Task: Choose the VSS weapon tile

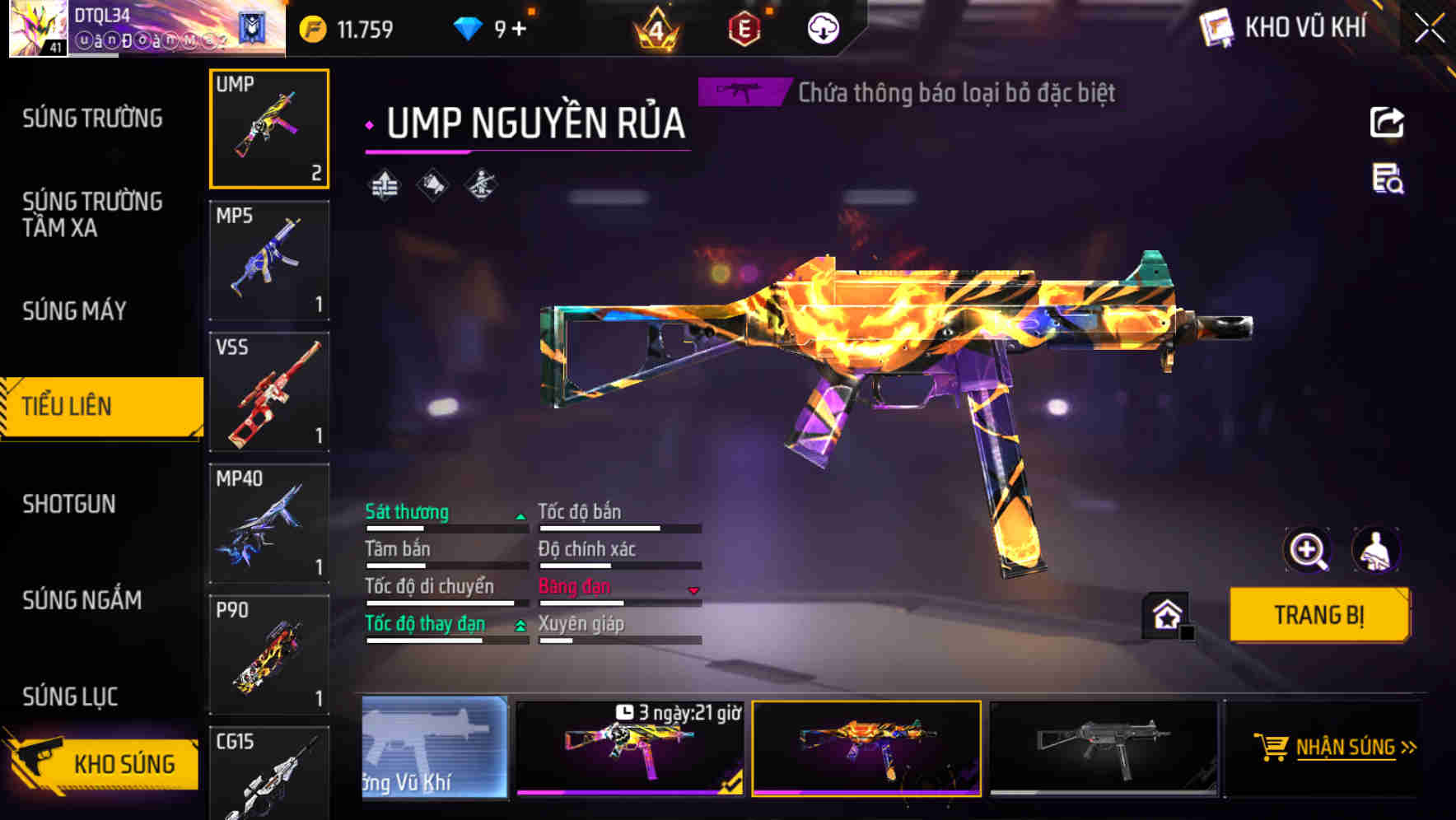Action: click(269, 392)
